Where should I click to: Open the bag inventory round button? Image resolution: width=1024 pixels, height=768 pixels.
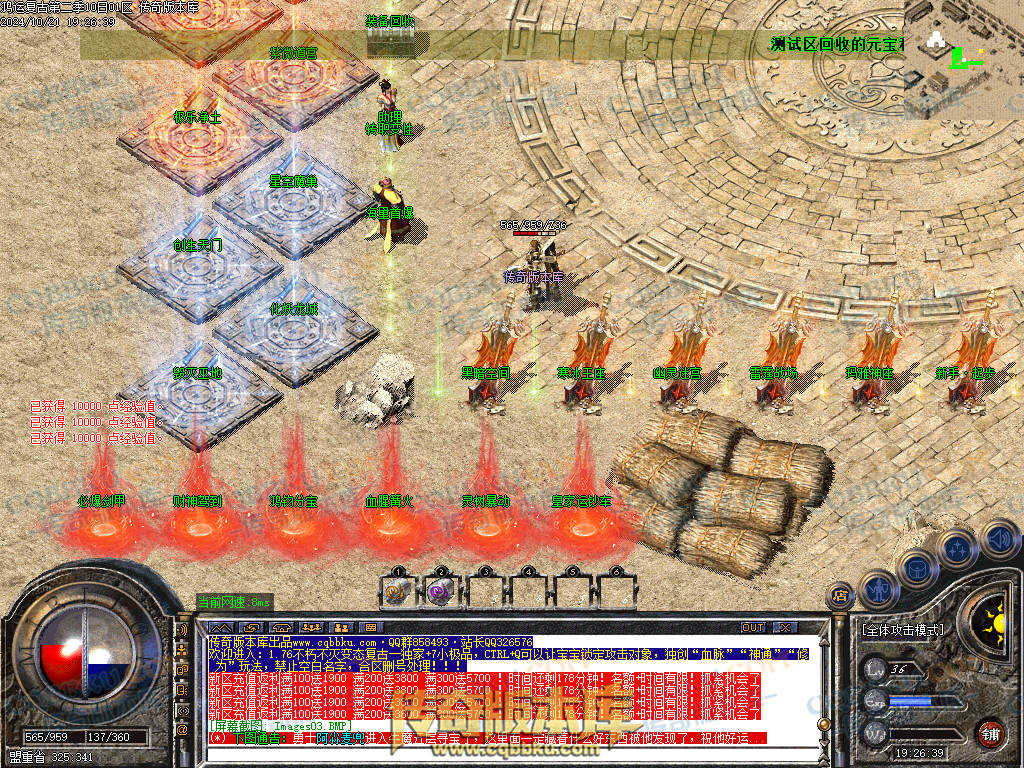click(x=915, y=571)
